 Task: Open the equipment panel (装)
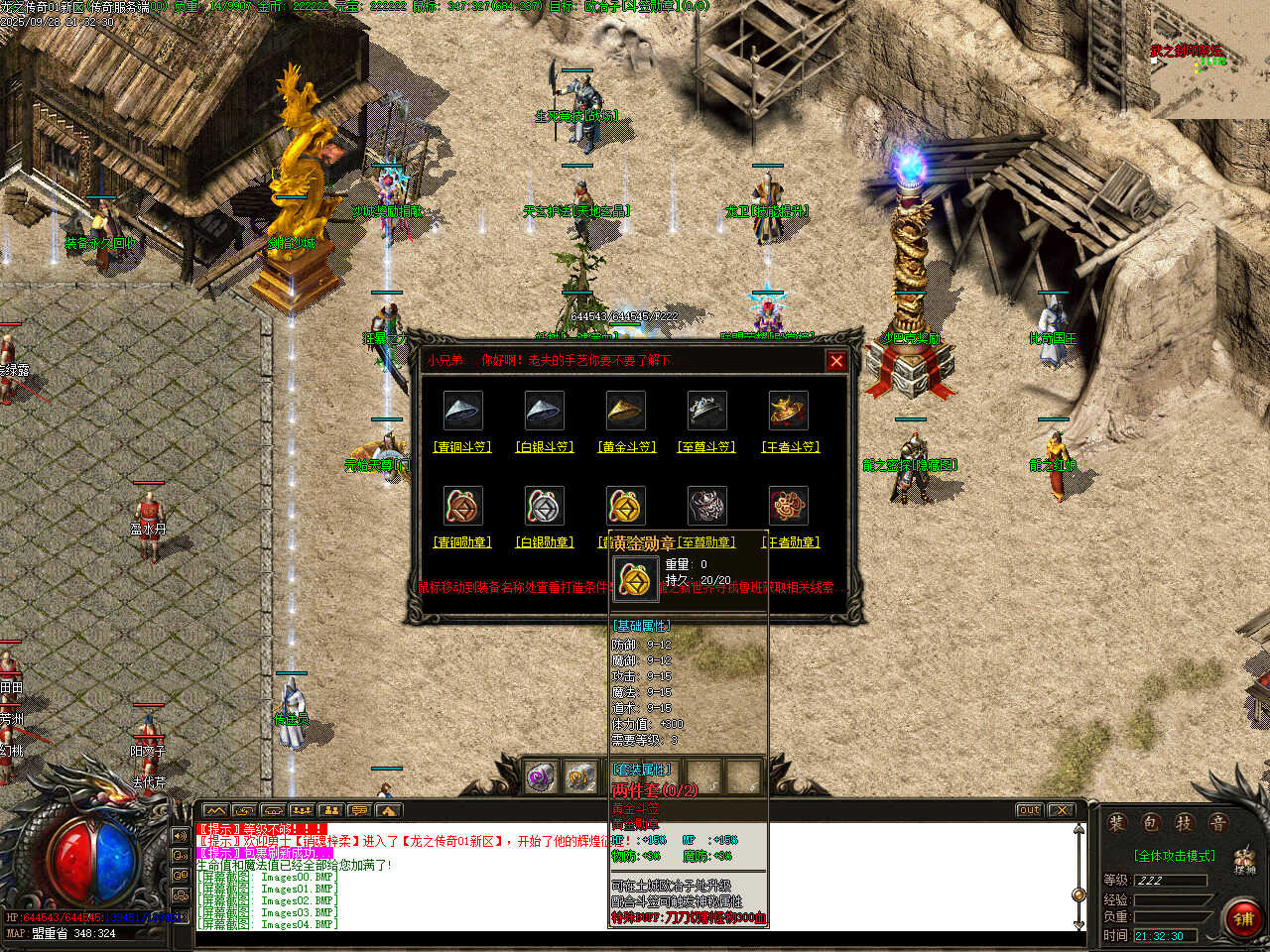click(x=1117, y=823)
